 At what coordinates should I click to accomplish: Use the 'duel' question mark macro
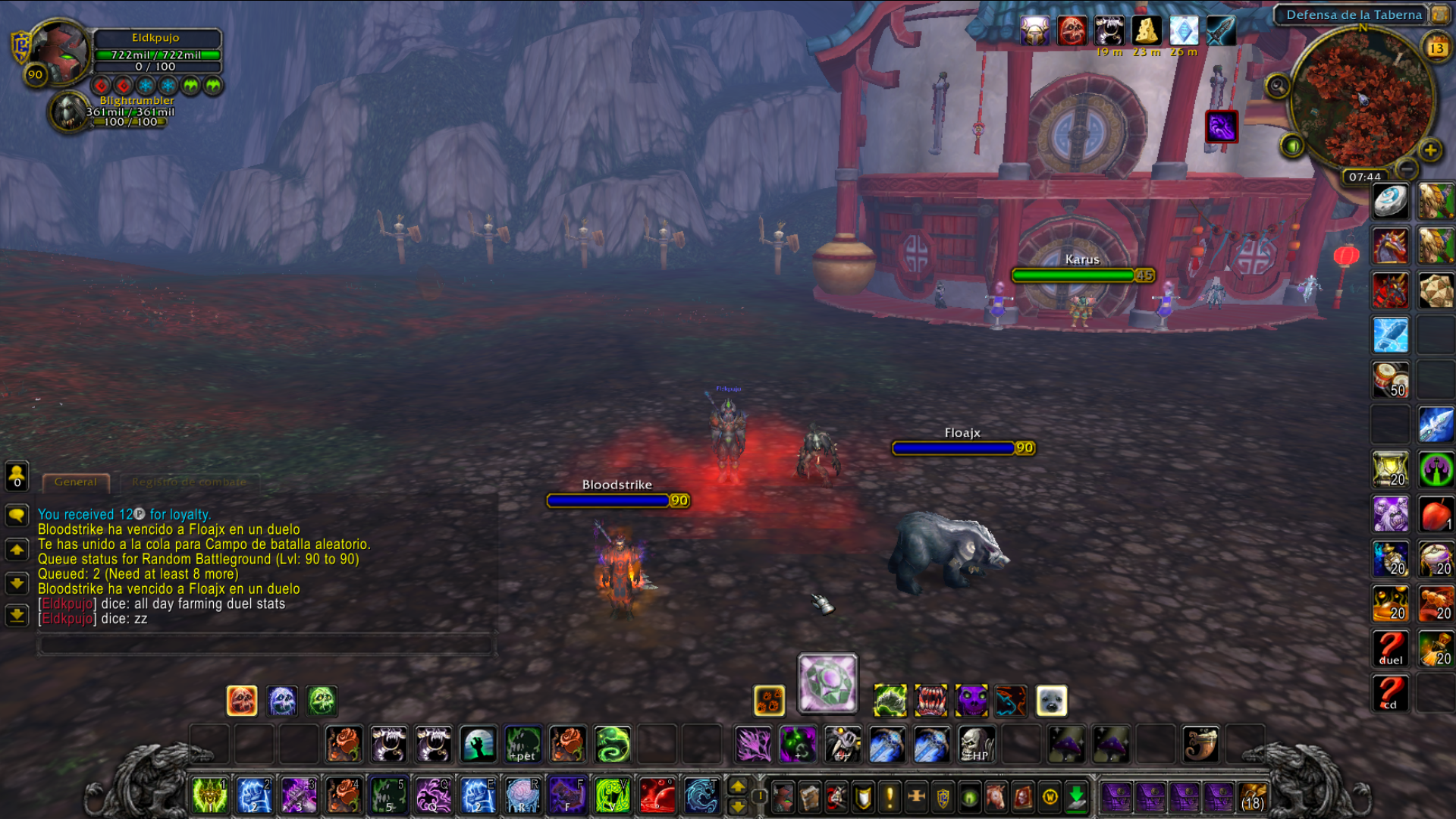click(x=1390, y=649)
